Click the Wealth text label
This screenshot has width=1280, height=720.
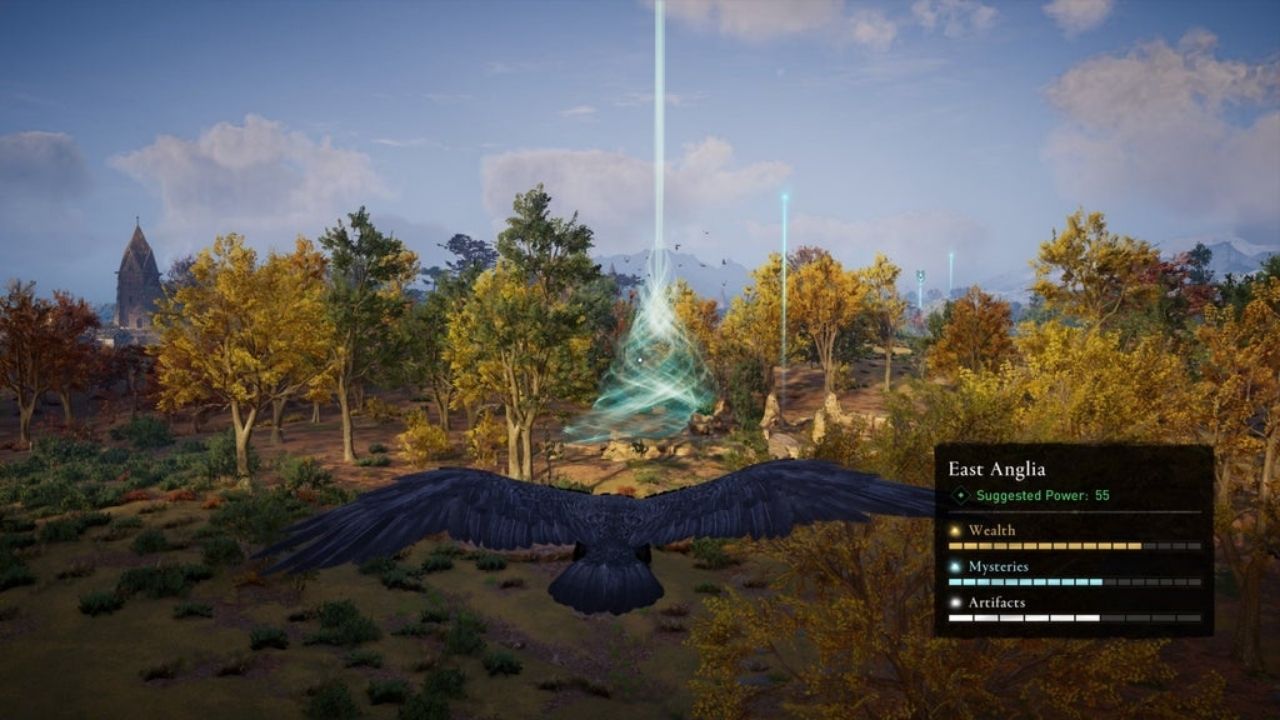(993, 531)
